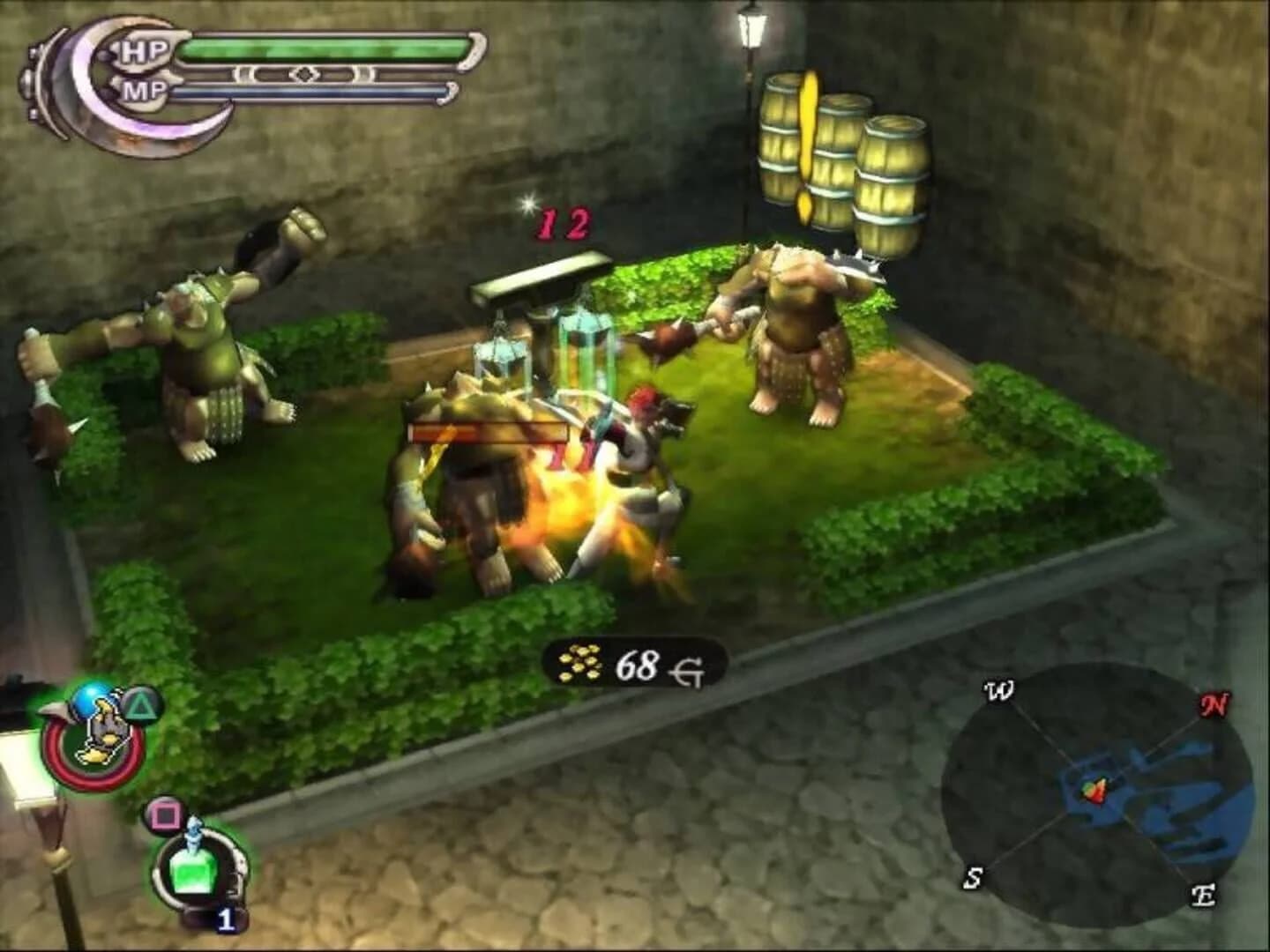Open the gold counter display panel
The width and height of the screenshot is (1270, 952).
coord(631,663)
